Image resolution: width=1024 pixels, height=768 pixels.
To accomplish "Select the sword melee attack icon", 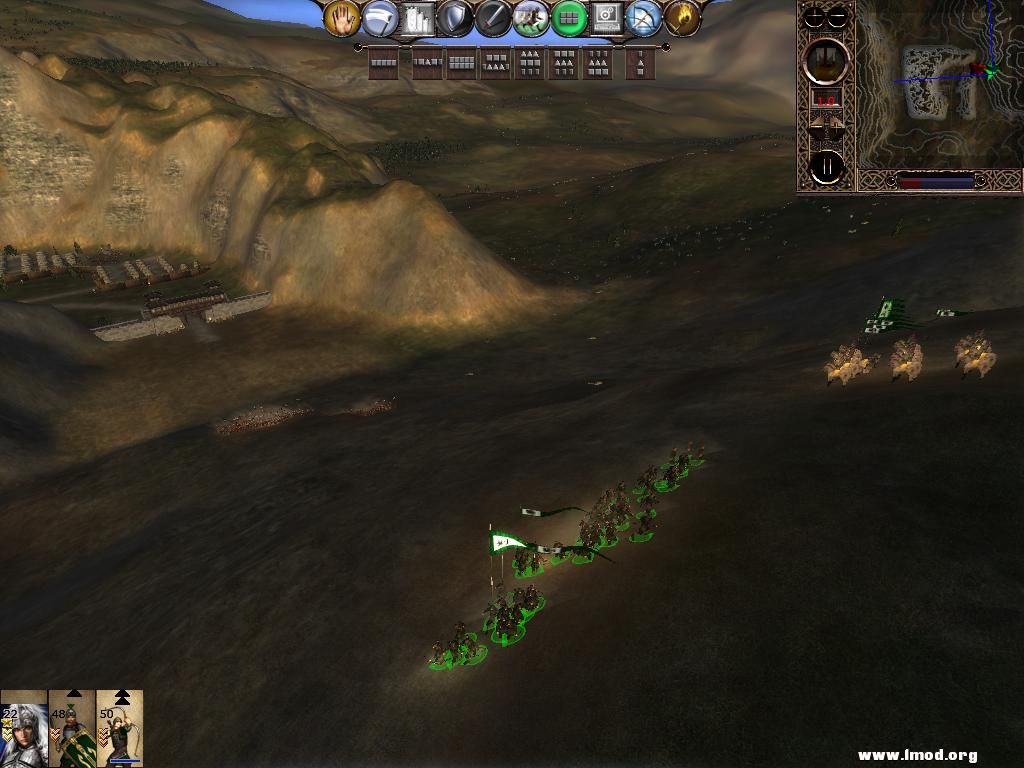I will [x=493, y=18].
